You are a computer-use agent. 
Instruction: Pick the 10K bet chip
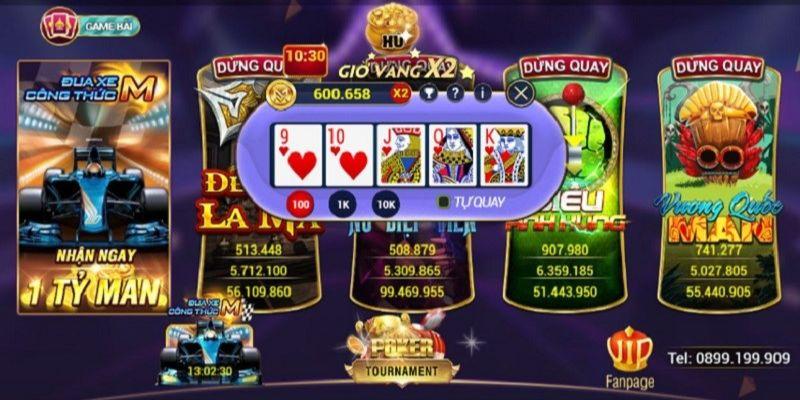(385, 204)
